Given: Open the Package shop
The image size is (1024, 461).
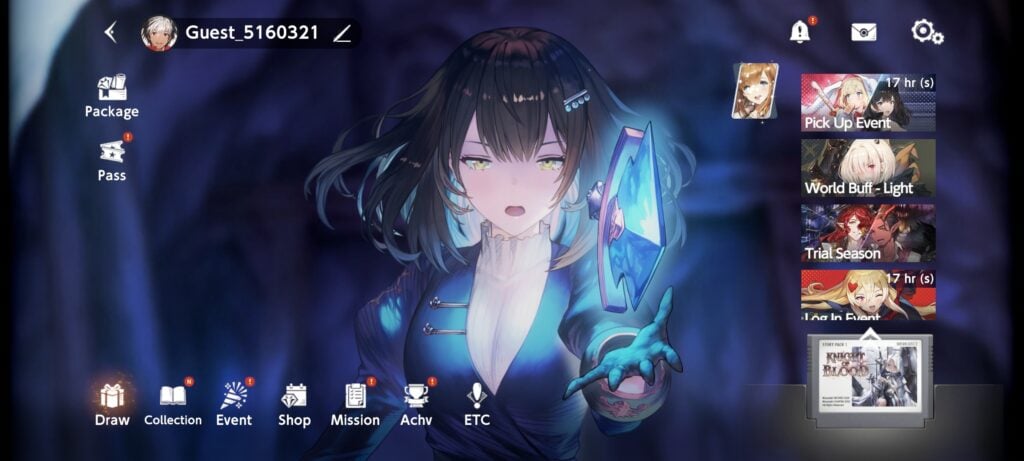Looking at the screenshot, I should pyautogui.click(x=111, y=97).
